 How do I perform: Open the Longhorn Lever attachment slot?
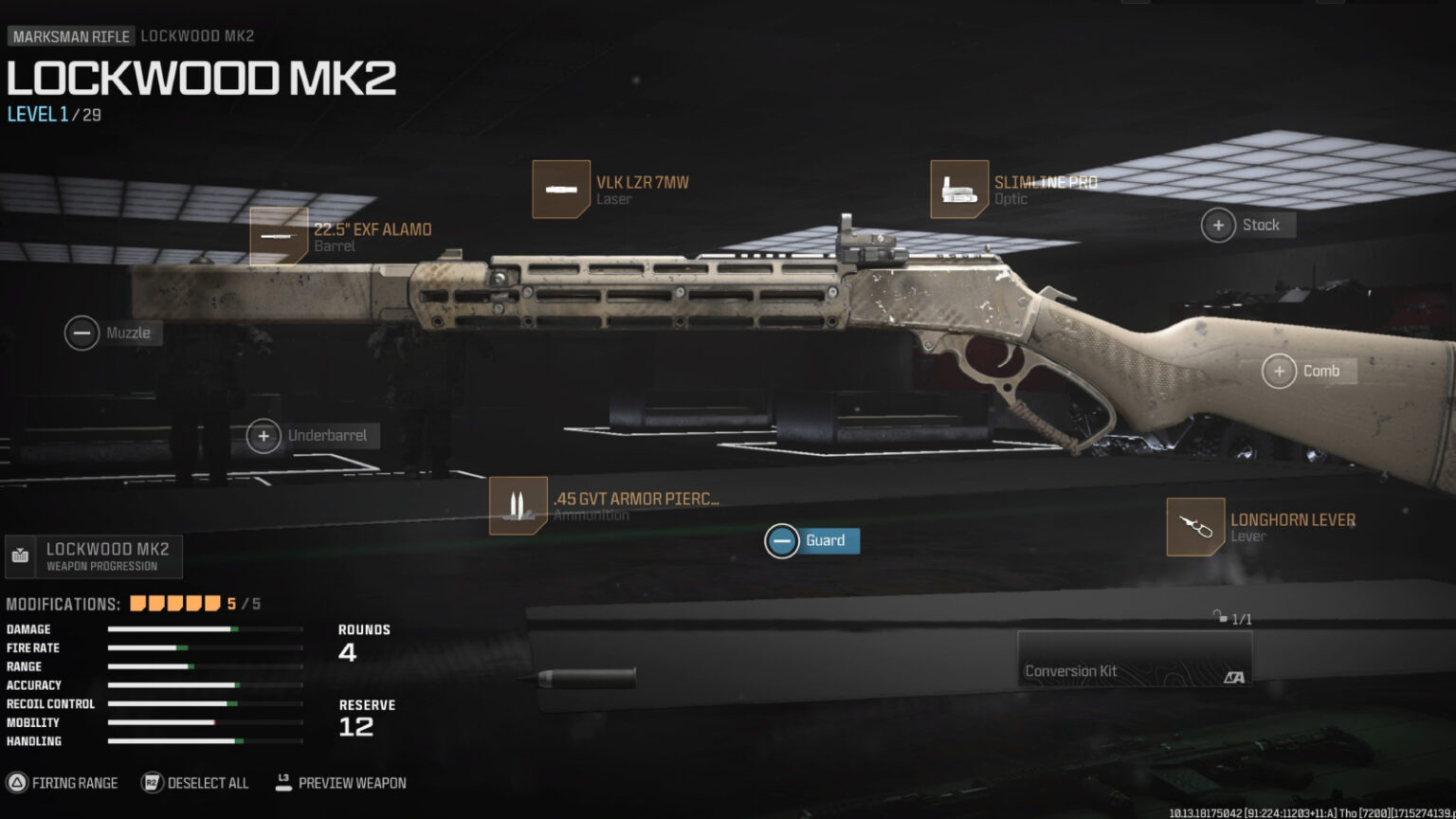[x=1193, y=527]
